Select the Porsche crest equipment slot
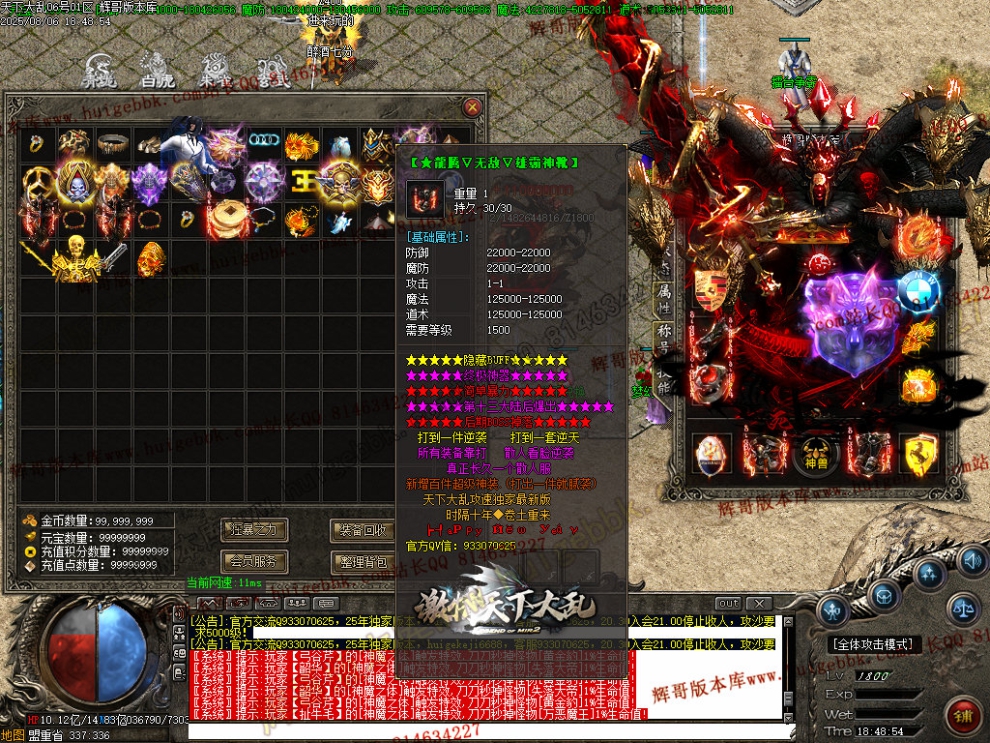The height and width of the screenshot is (743, 990). pyautogui.click(x=710, y=290)
